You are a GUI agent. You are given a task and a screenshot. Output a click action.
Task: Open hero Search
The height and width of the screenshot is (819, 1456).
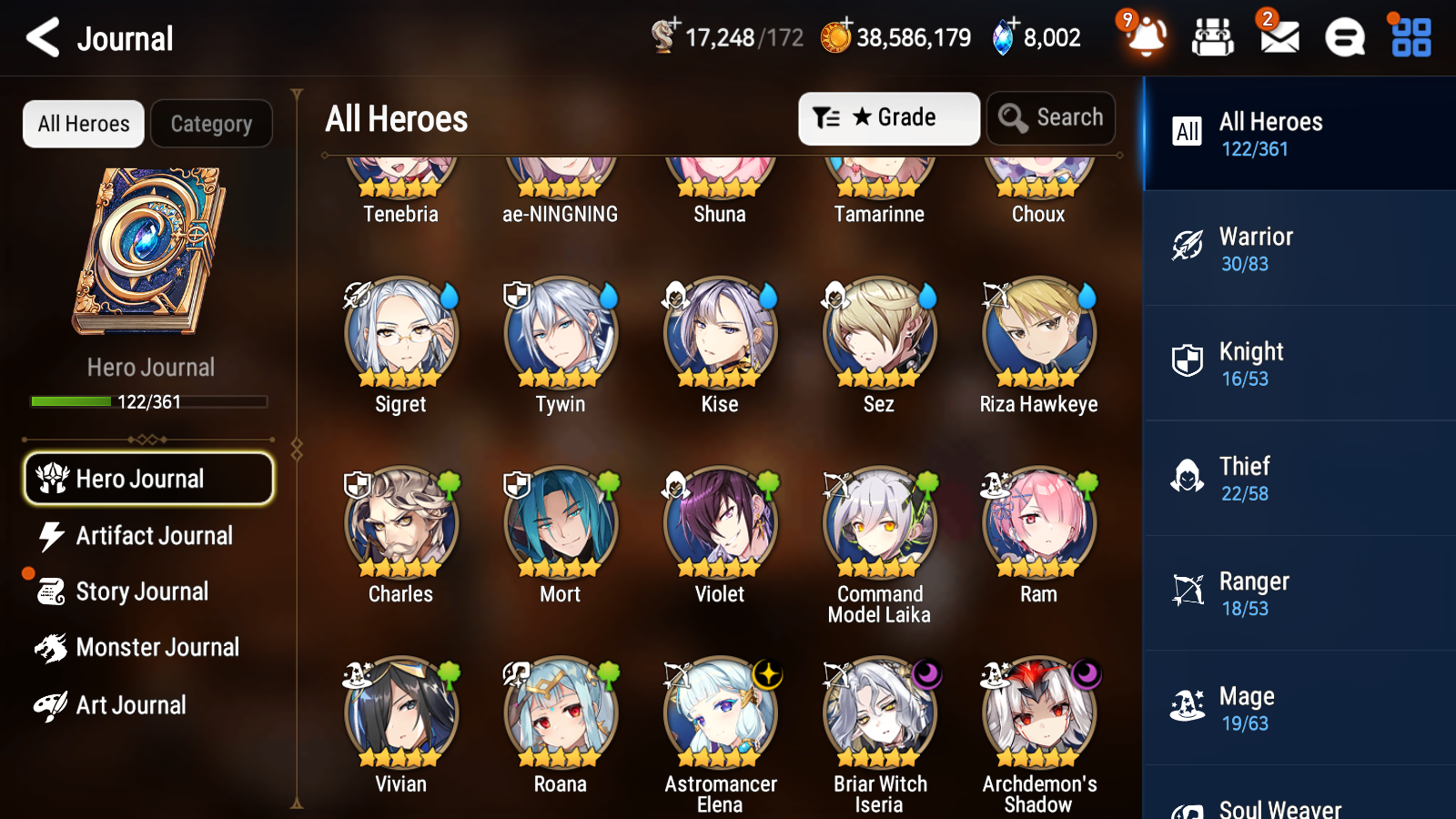tap(1051, 117)
